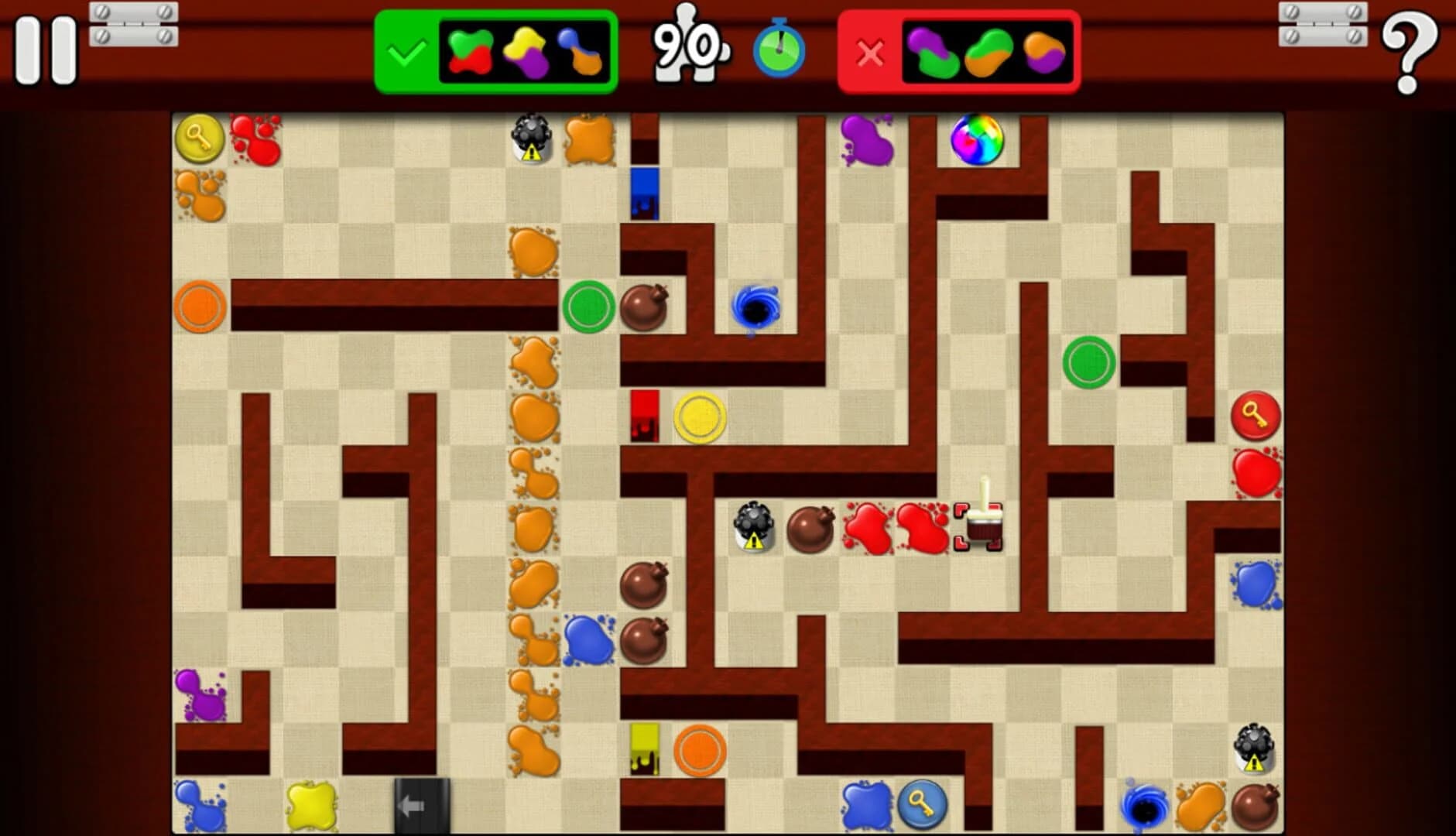Click the green target circle on the right side

point(1091,361)
